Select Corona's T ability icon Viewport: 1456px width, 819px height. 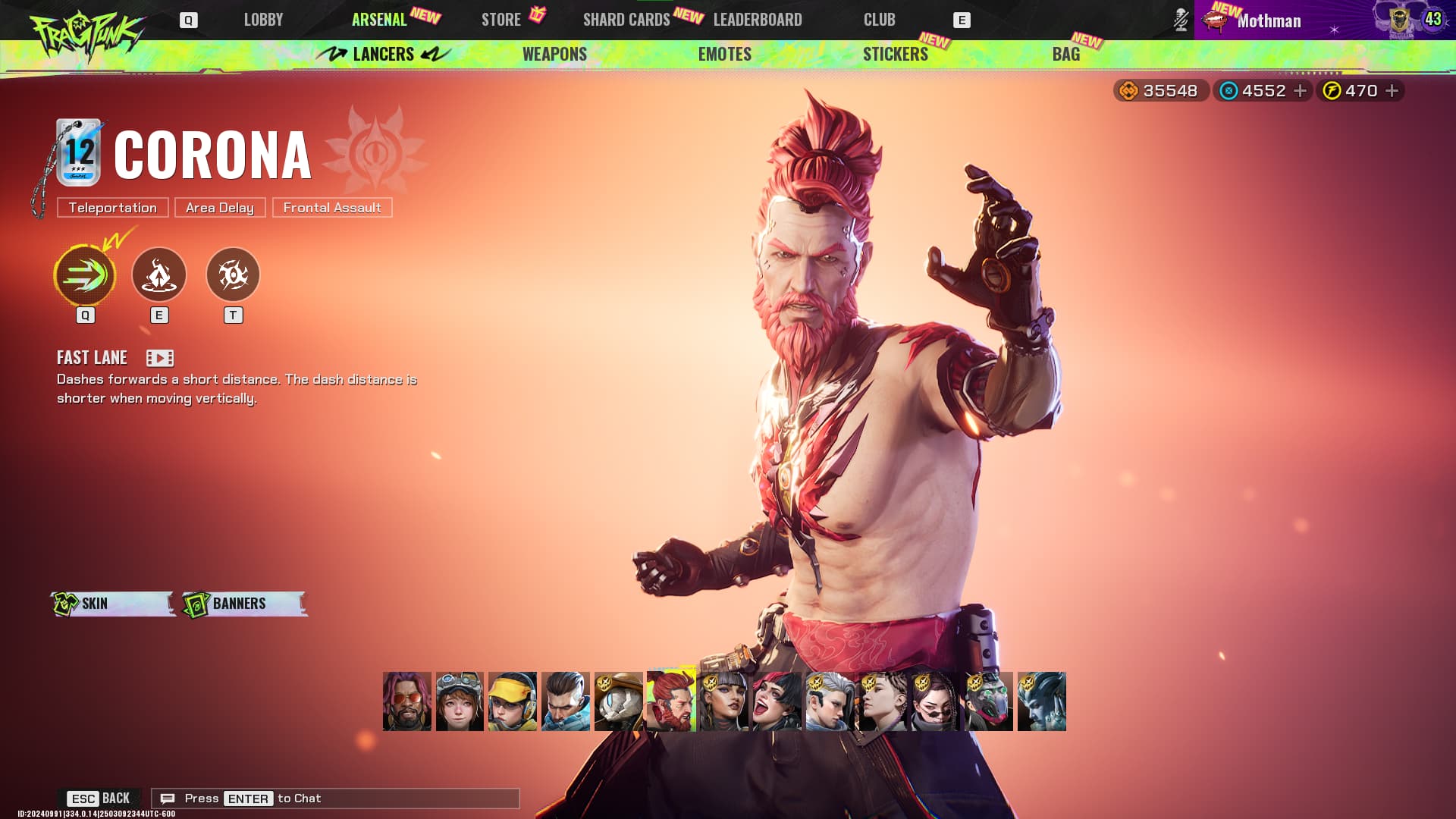click(233, 275)
